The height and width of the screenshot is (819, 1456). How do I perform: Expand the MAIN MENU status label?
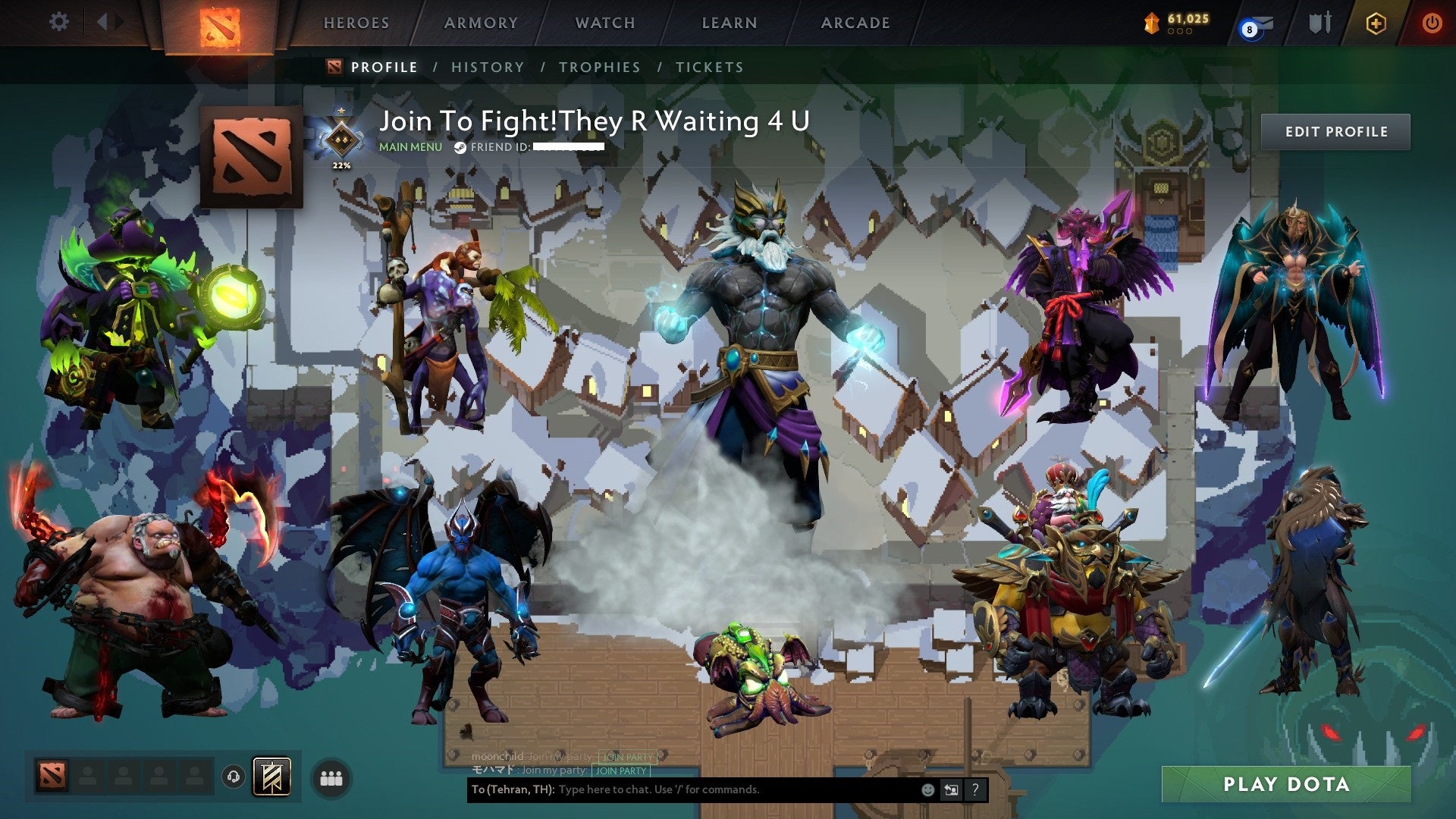point(409,147)
